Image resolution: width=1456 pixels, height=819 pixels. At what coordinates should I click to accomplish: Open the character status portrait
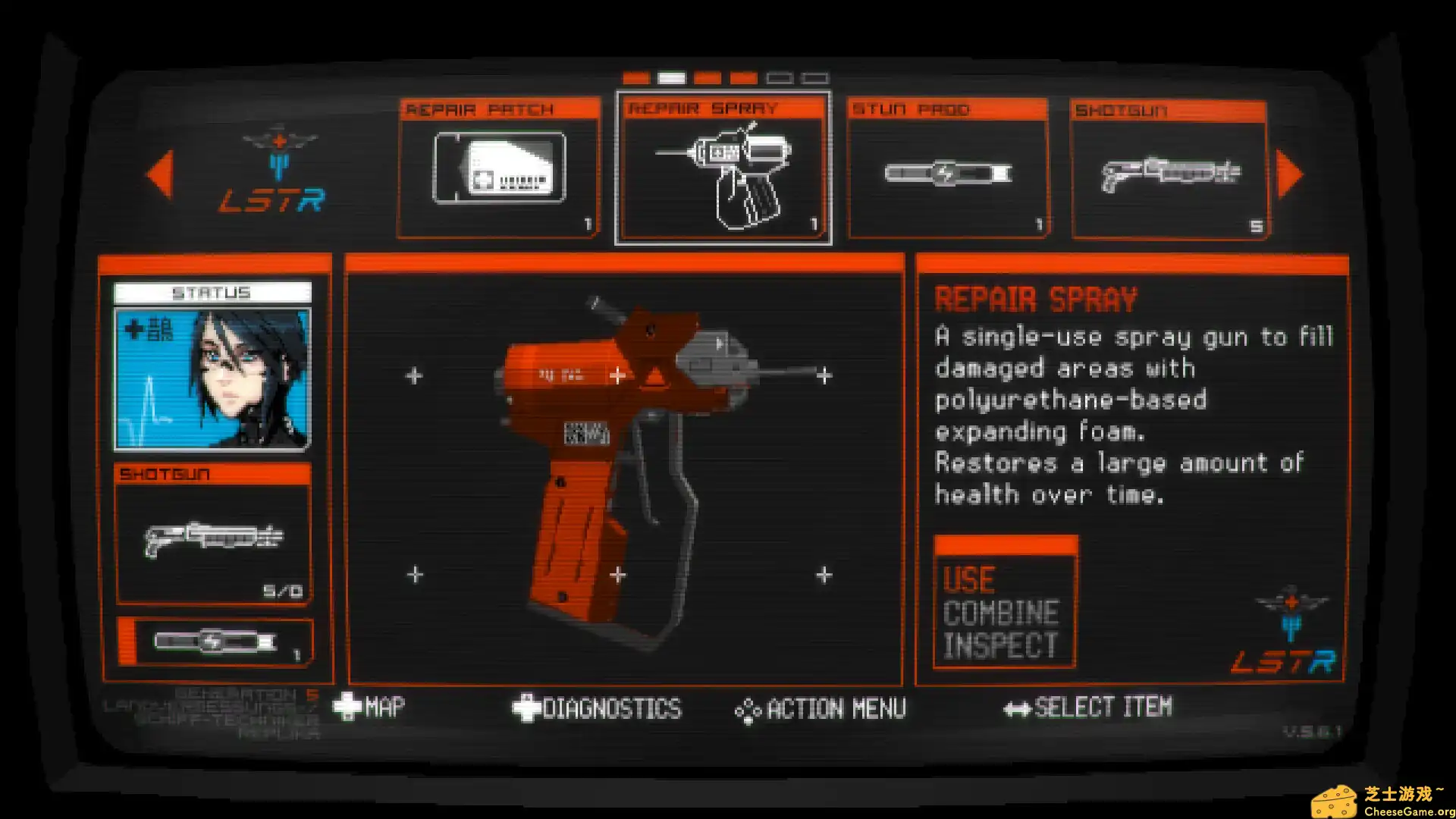[x=212, y=378]
